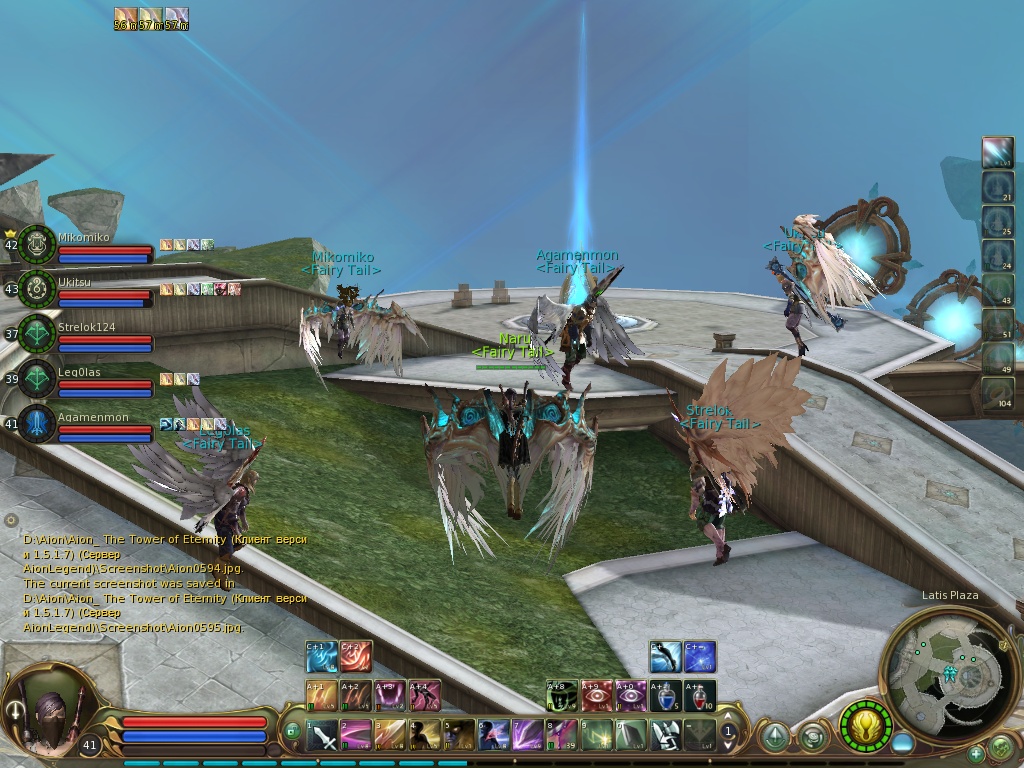
Task: Switch hotbar page with the up arrow
Action: tap(729, 716)
